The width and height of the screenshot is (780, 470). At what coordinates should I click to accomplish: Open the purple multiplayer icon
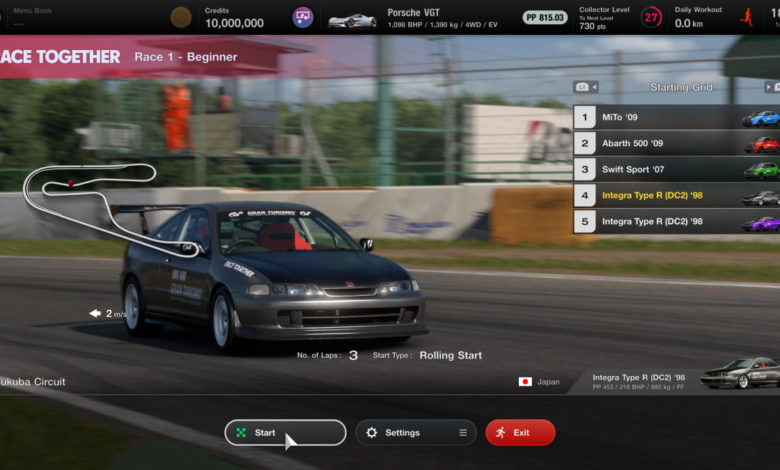tap(302, 17)
